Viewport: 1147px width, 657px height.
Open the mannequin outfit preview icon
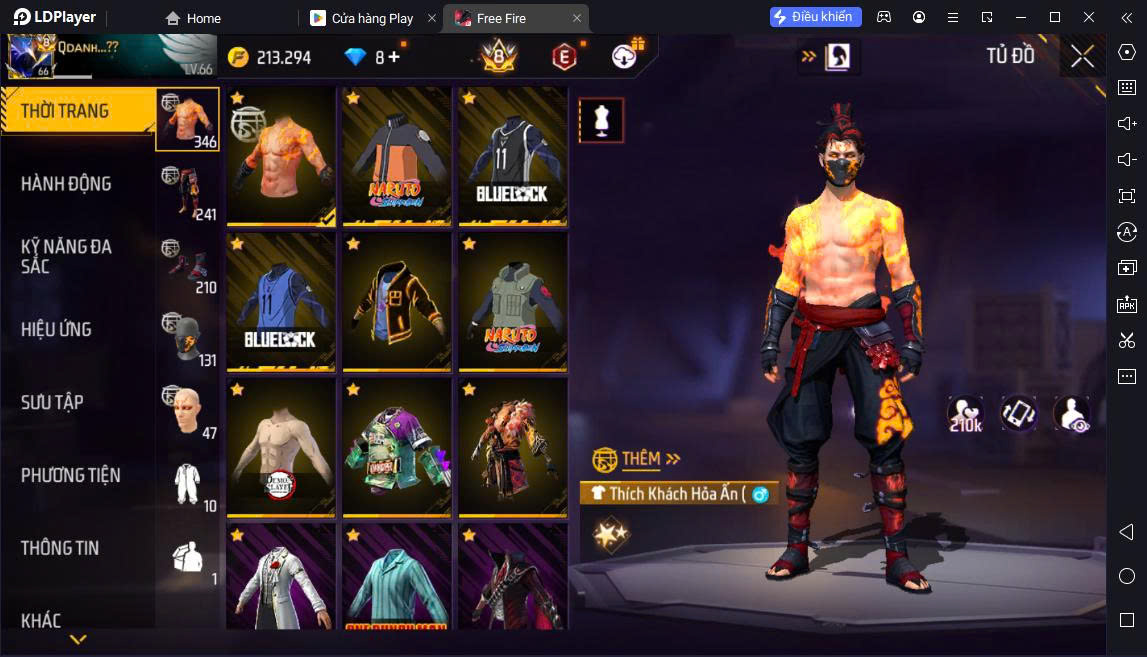(x=601, y=121)
